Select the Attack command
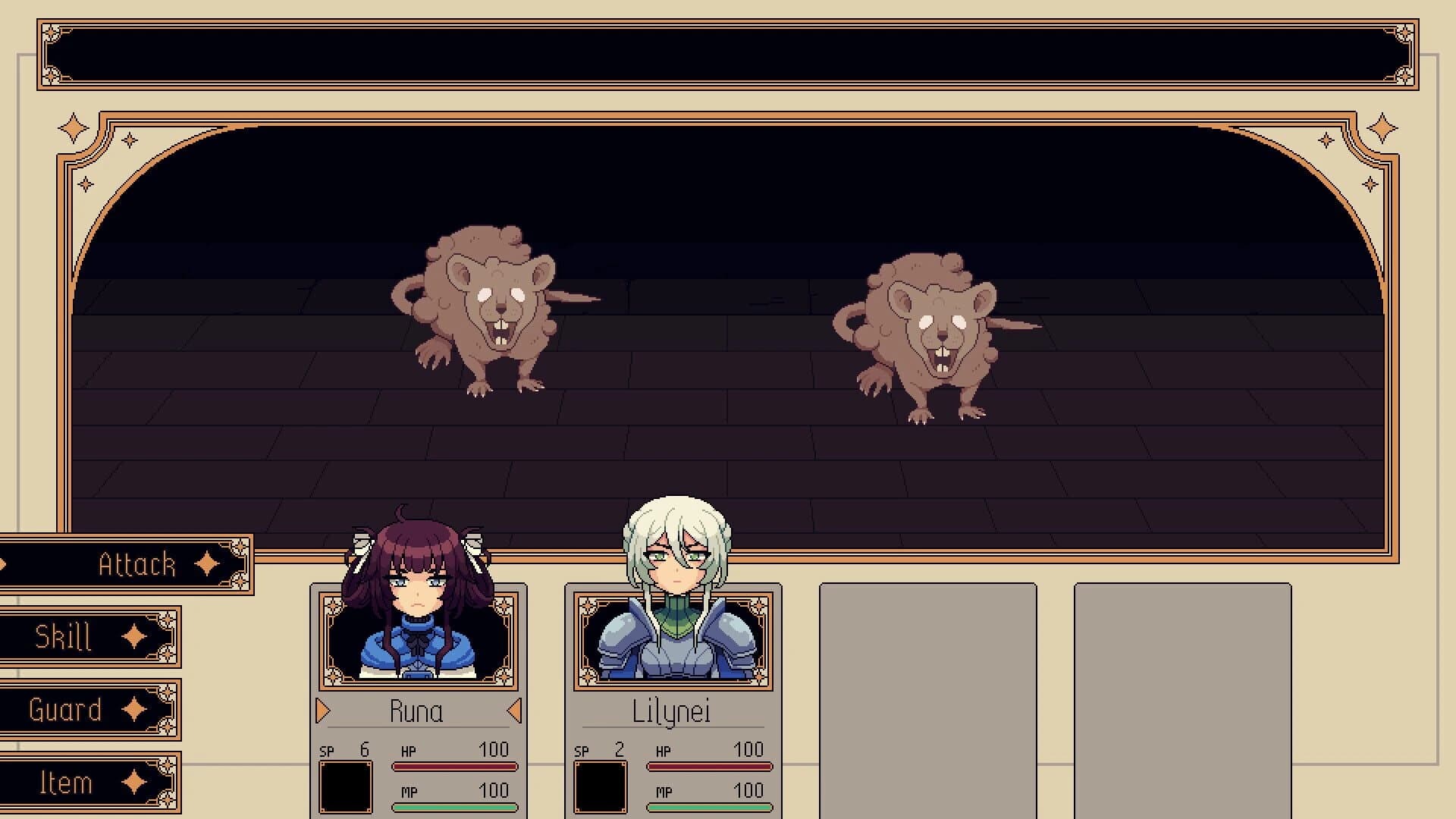The image size is (1456, 819). [136, 563]
